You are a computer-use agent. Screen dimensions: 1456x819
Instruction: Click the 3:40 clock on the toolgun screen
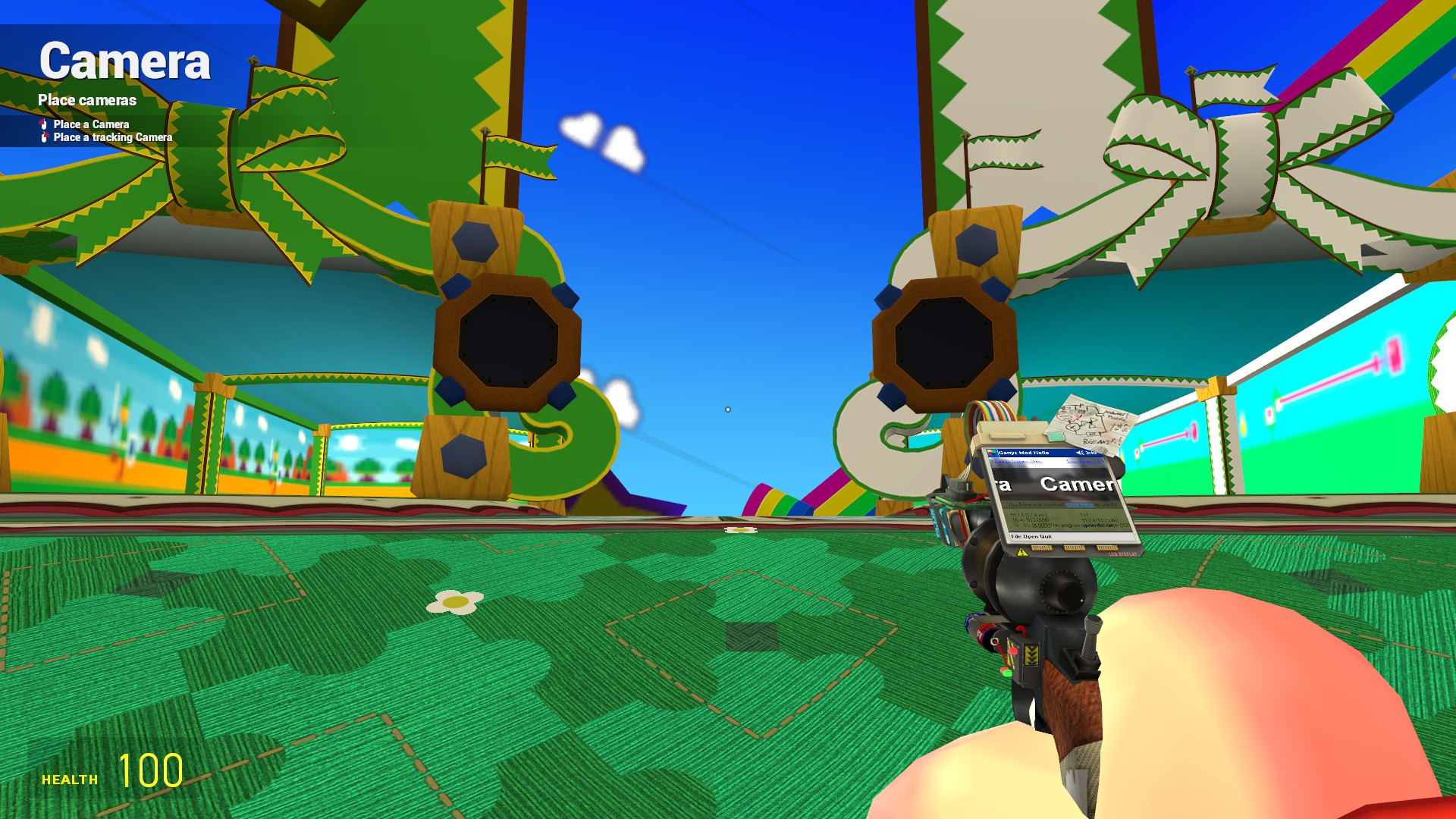pyautogui.click(x=1090, y=453)
